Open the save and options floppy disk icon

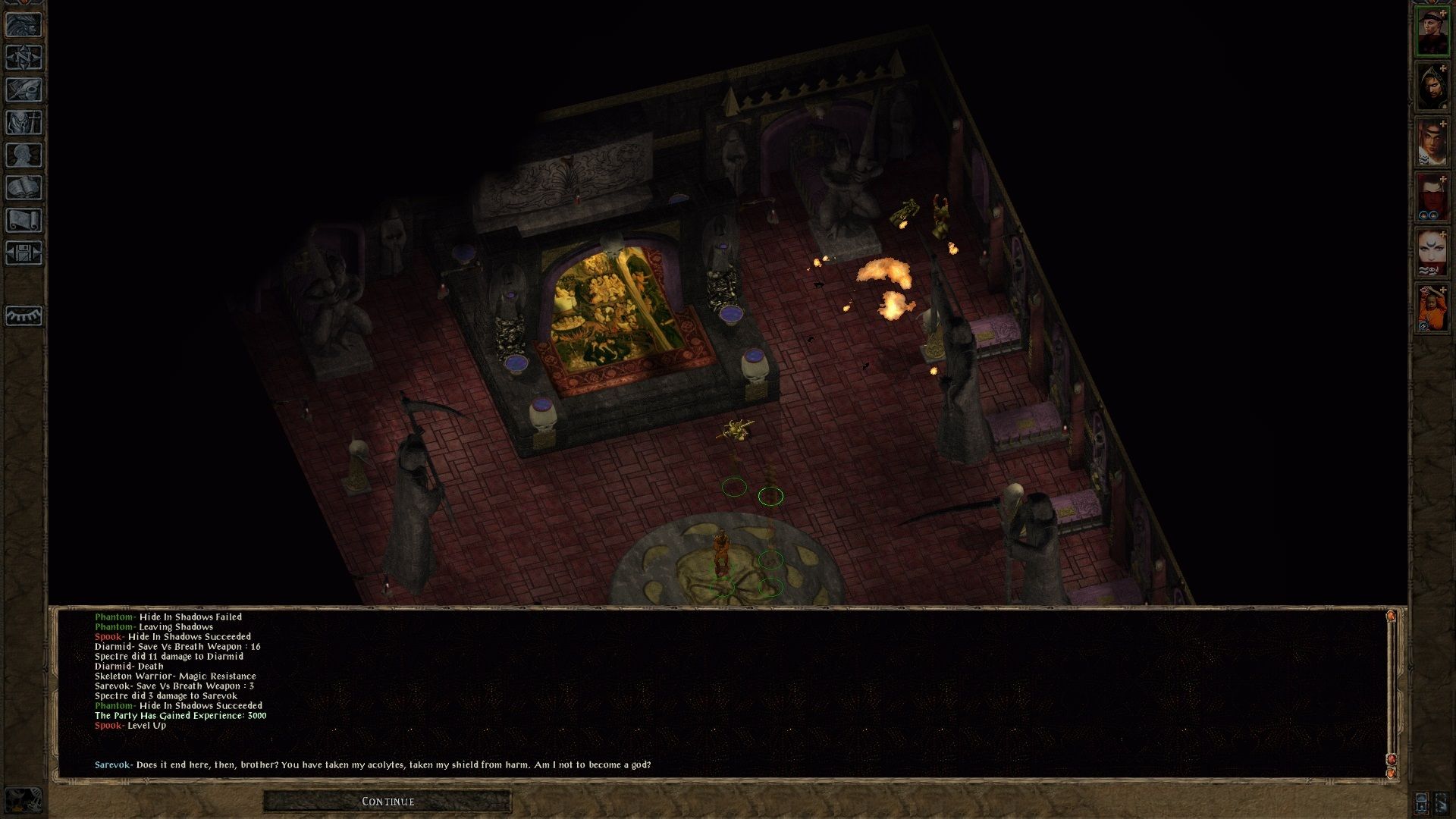pos(24,253)
